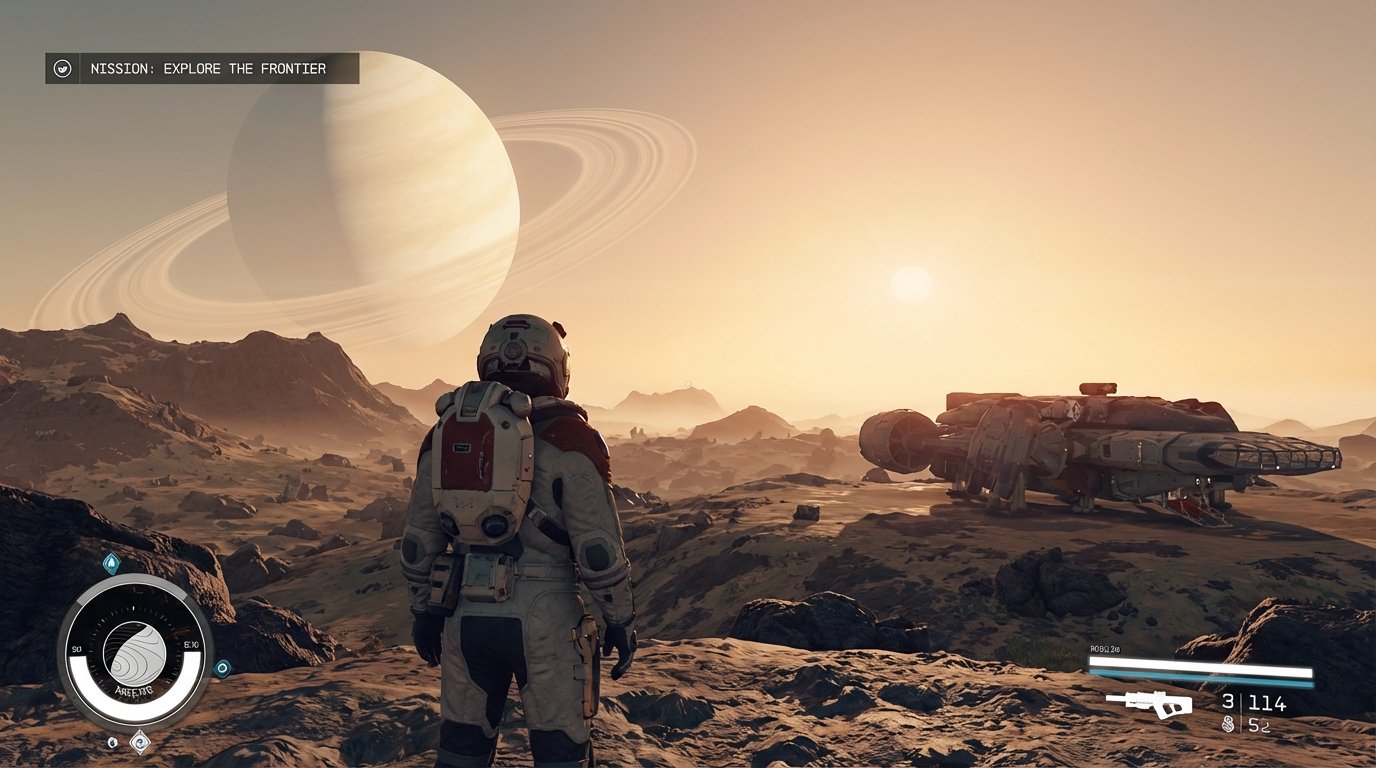This screenshot has width=1376, height=768.
Task: Click the outer ring of the compass gauge
Action: click(x=137, y=581)
